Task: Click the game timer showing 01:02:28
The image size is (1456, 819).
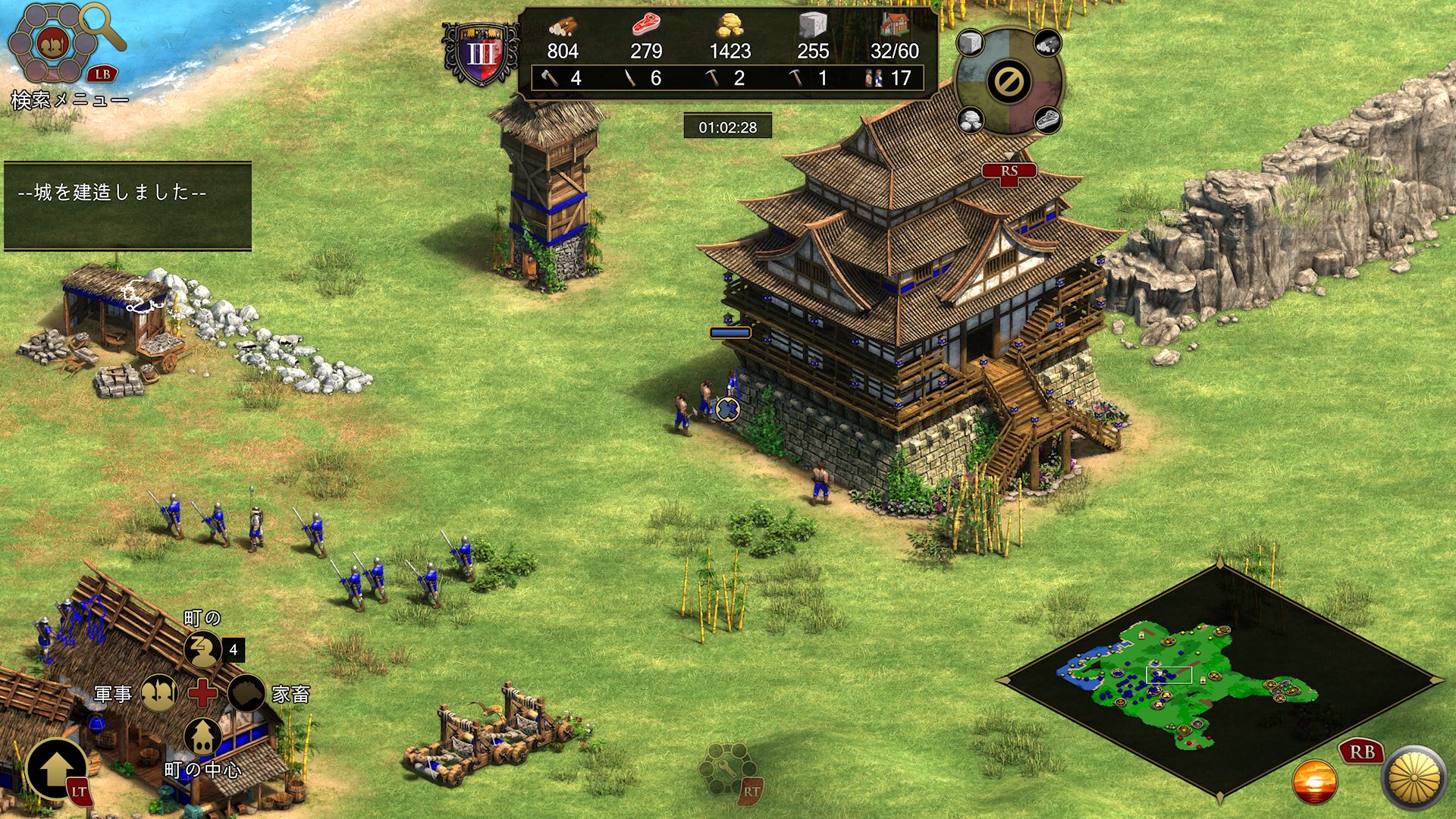Action: 730,127
